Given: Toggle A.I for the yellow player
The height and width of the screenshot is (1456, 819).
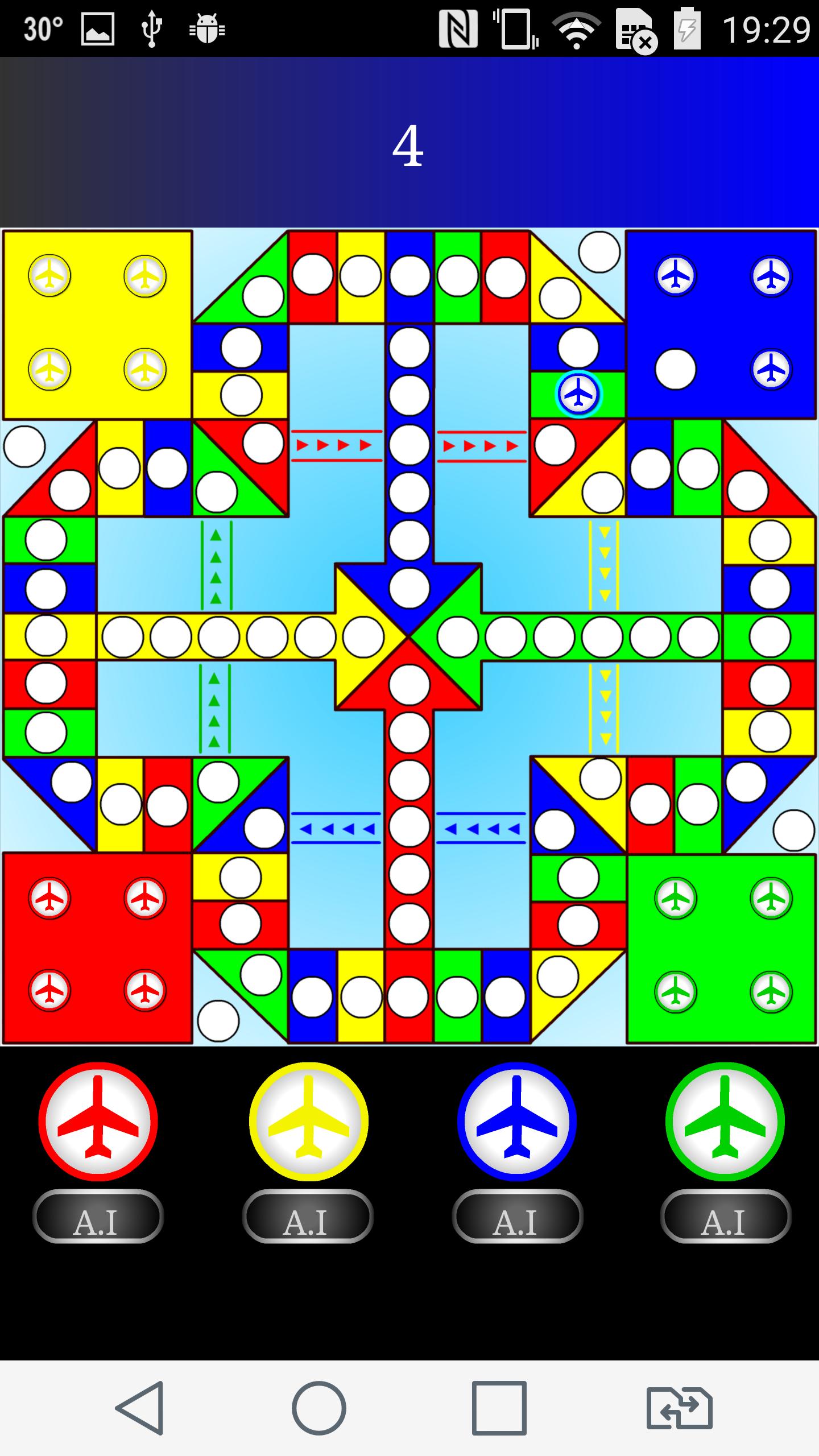Looking at the screenshot, I should tap(308, 1215).
